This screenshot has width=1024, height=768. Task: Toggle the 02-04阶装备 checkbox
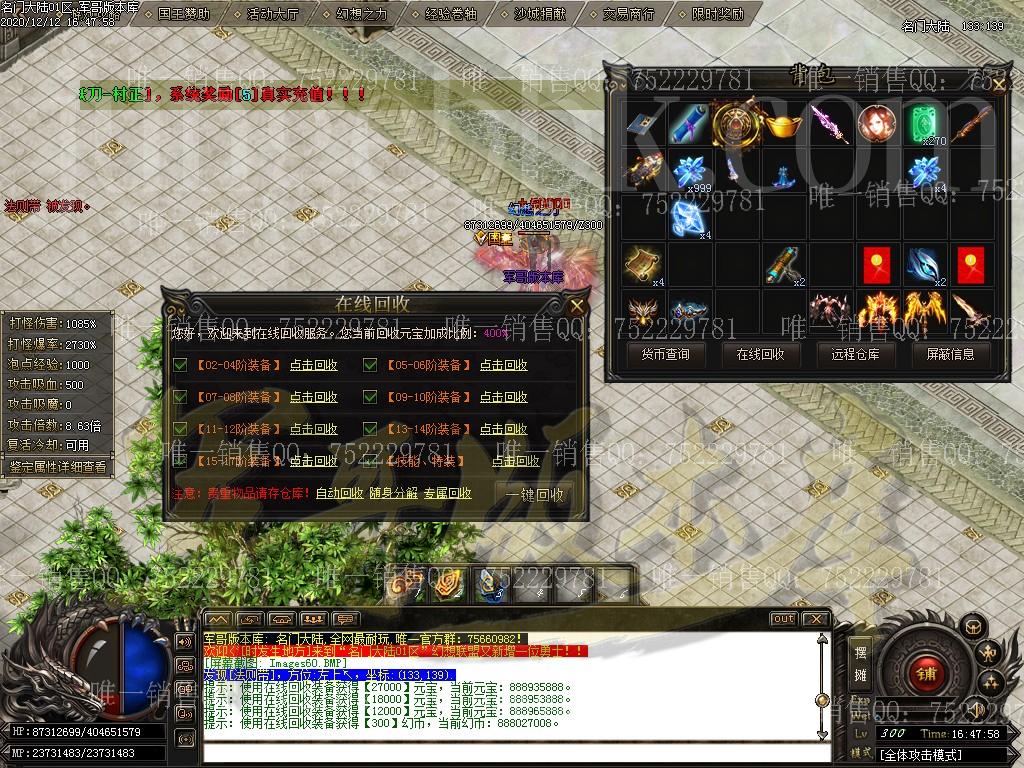point(180,366)
